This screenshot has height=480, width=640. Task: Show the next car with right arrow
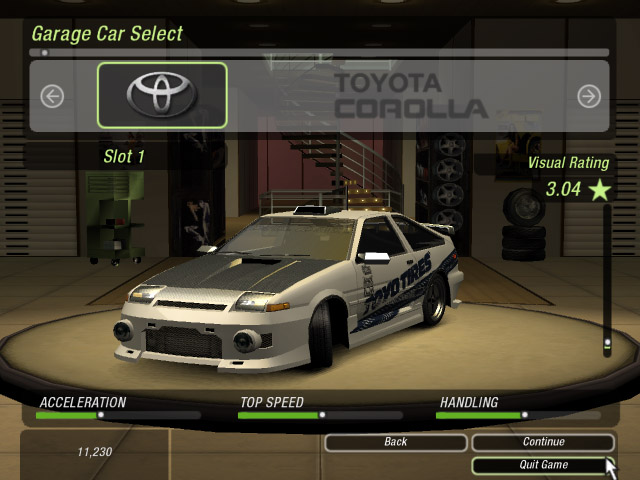(589, 96)
